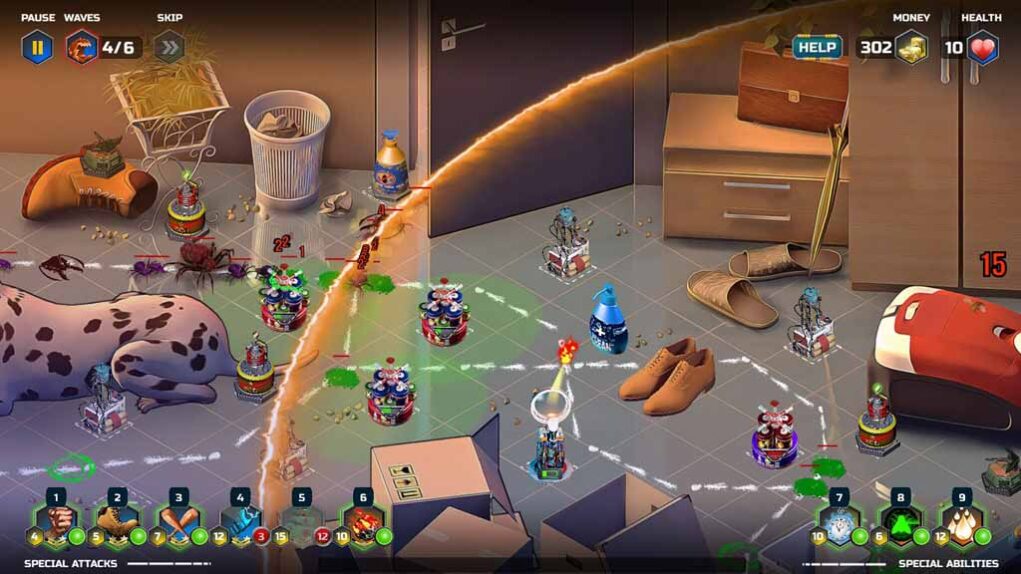The height and width of the screenshot is (574, 1021).
Task: Skip to the next wave
Action: [x=169, y=46]
